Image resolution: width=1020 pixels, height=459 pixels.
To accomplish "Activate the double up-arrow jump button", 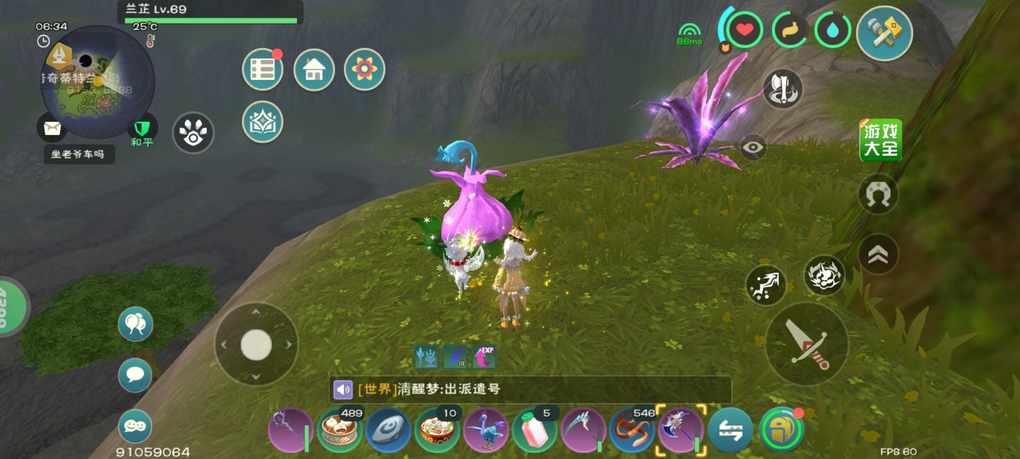I will pyautogui.click(x=878, y=254).
